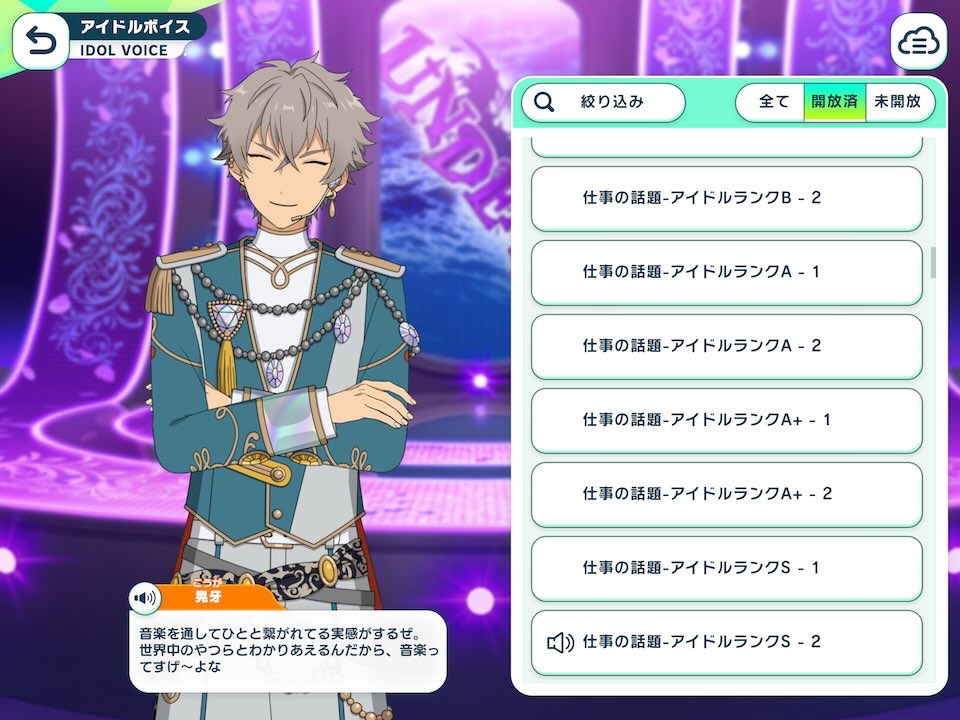Click the voice list scrollbar
960x720 pixels.
click(933, 262)
